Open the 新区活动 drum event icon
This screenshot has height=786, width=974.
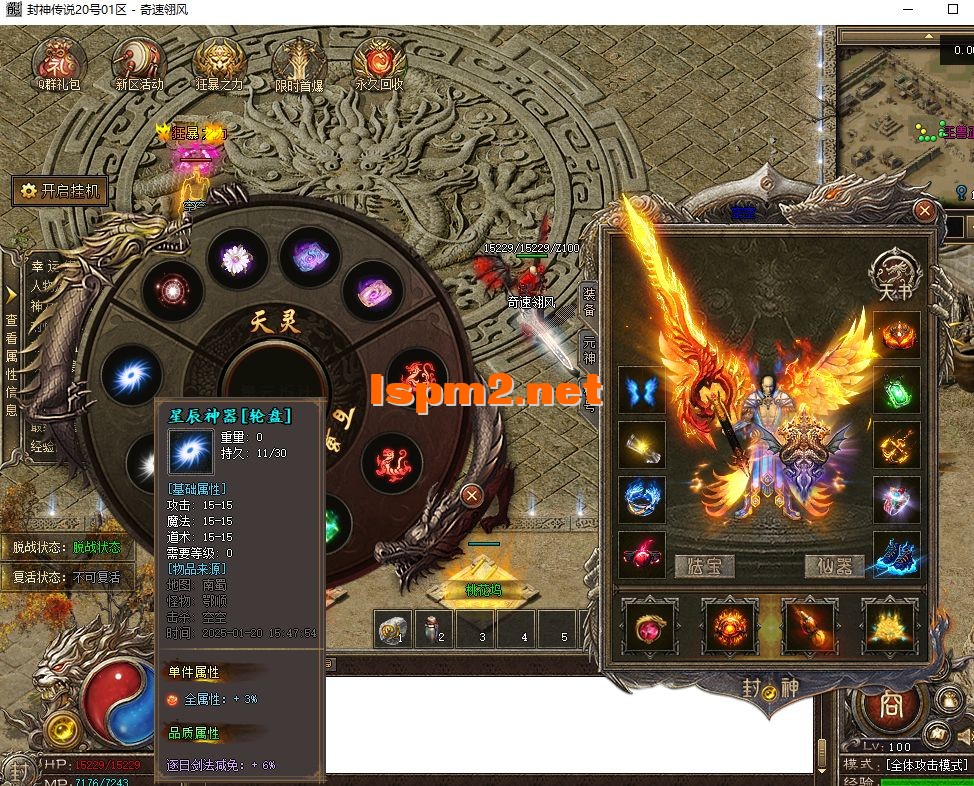138,62
